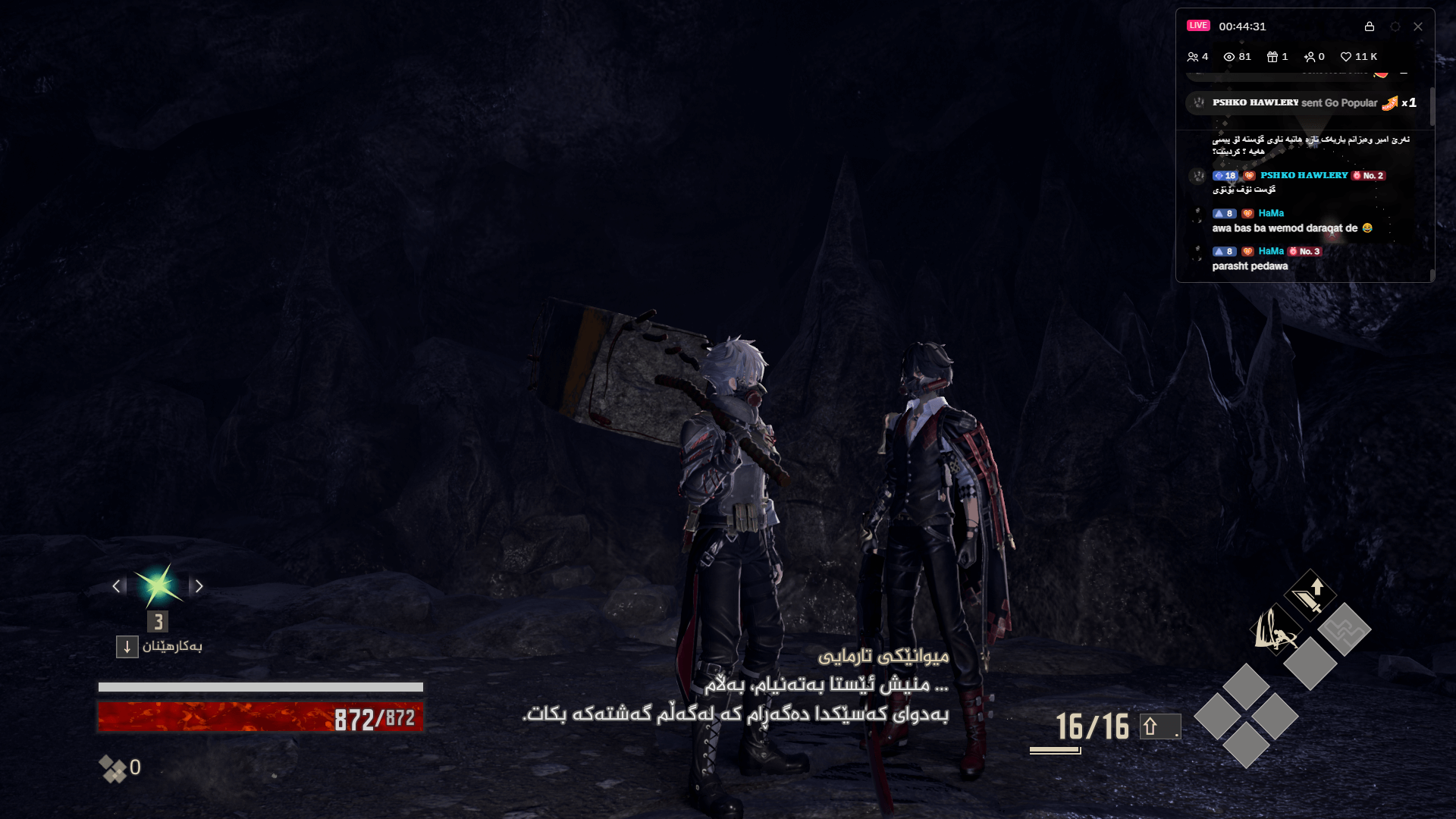Click the people icon showing 4 members
Image resolution: width=1456 pixels, height=819 pixels.
pyautogui.click(x=1193, y=56)
